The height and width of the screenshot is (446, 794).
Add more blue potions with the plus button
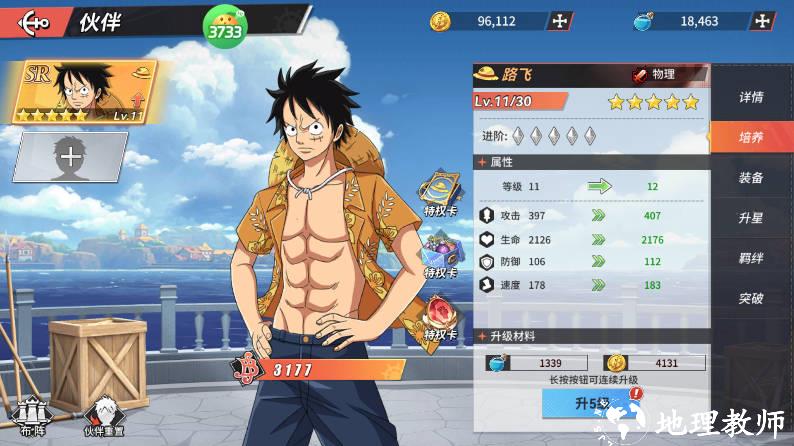[764, 21]
